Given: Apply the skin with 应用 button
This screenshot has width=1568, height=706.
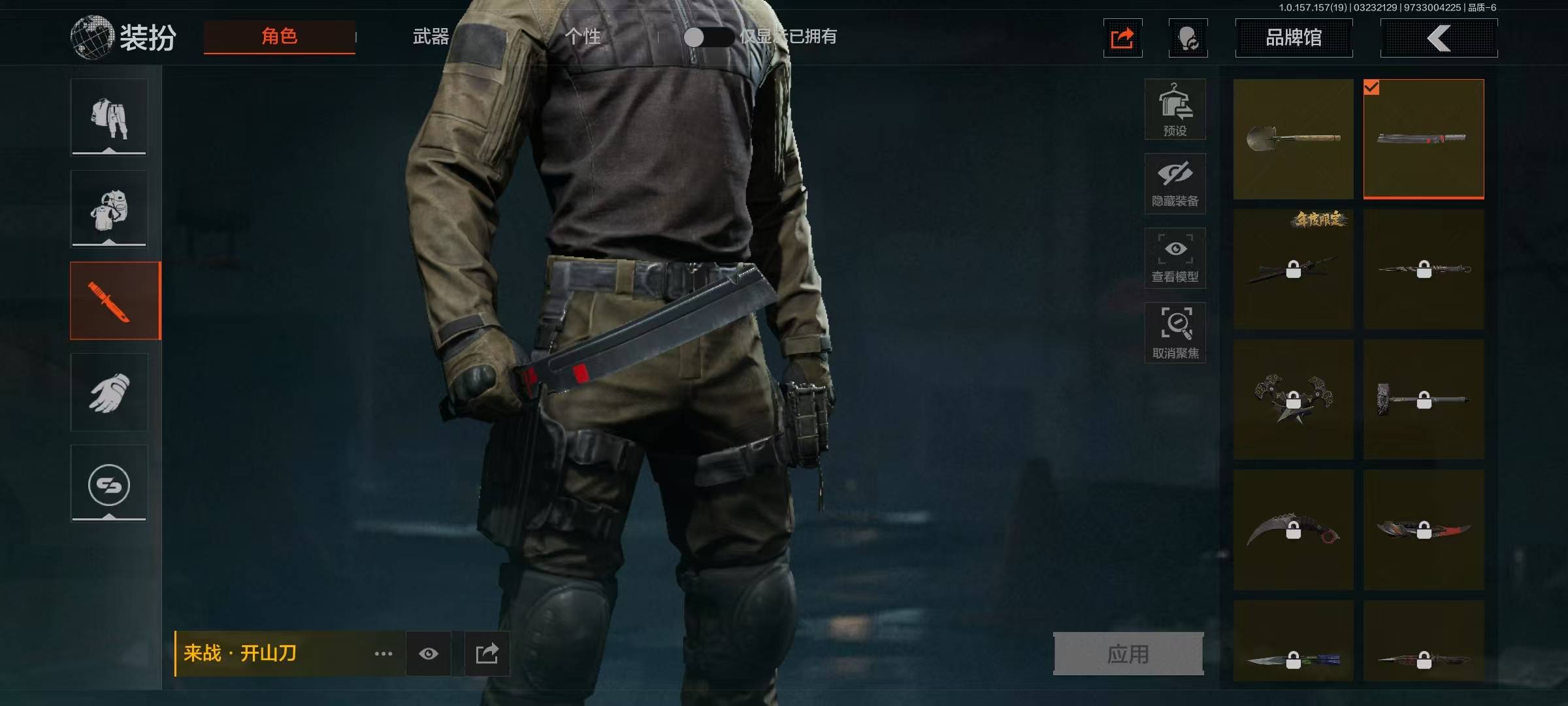Looking at the screenshot, I should click(x=1128, y=654).
